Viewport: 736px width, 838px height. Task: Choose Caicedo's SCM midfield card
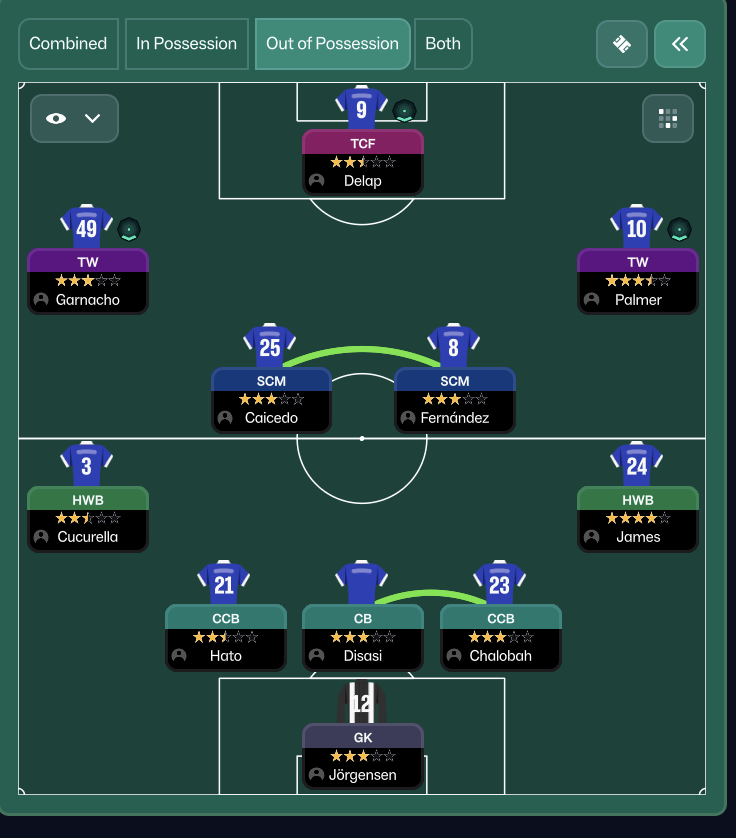point(271,399)
